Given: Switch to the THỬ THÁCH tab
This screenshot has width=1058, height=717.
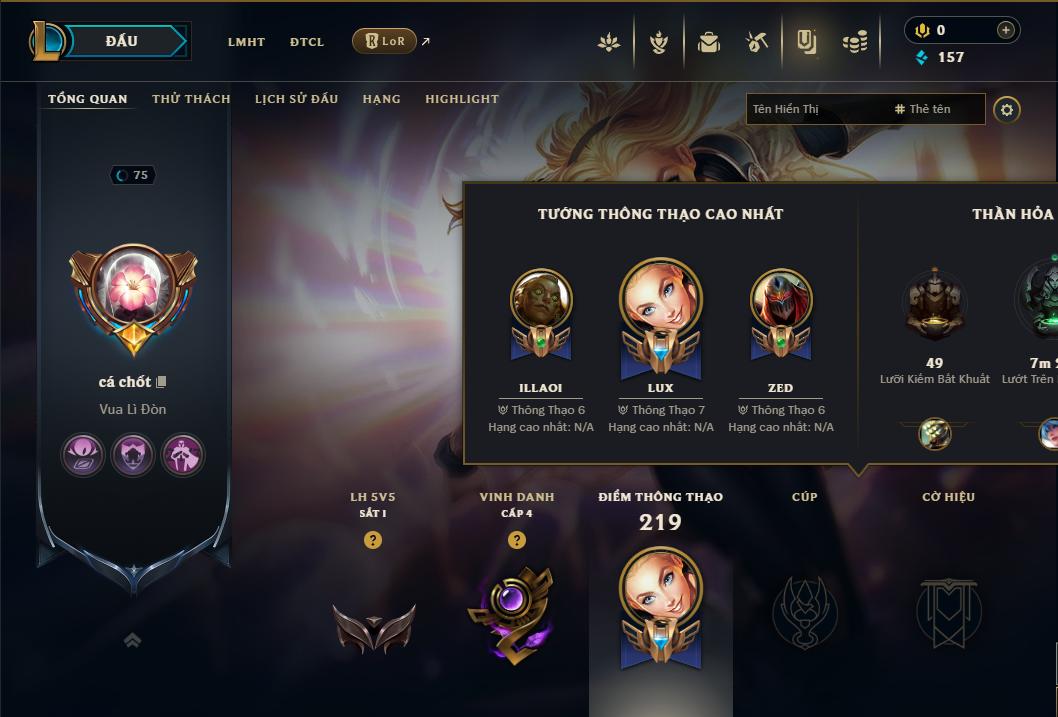Looking at the screenshot, I should [191, 99].
